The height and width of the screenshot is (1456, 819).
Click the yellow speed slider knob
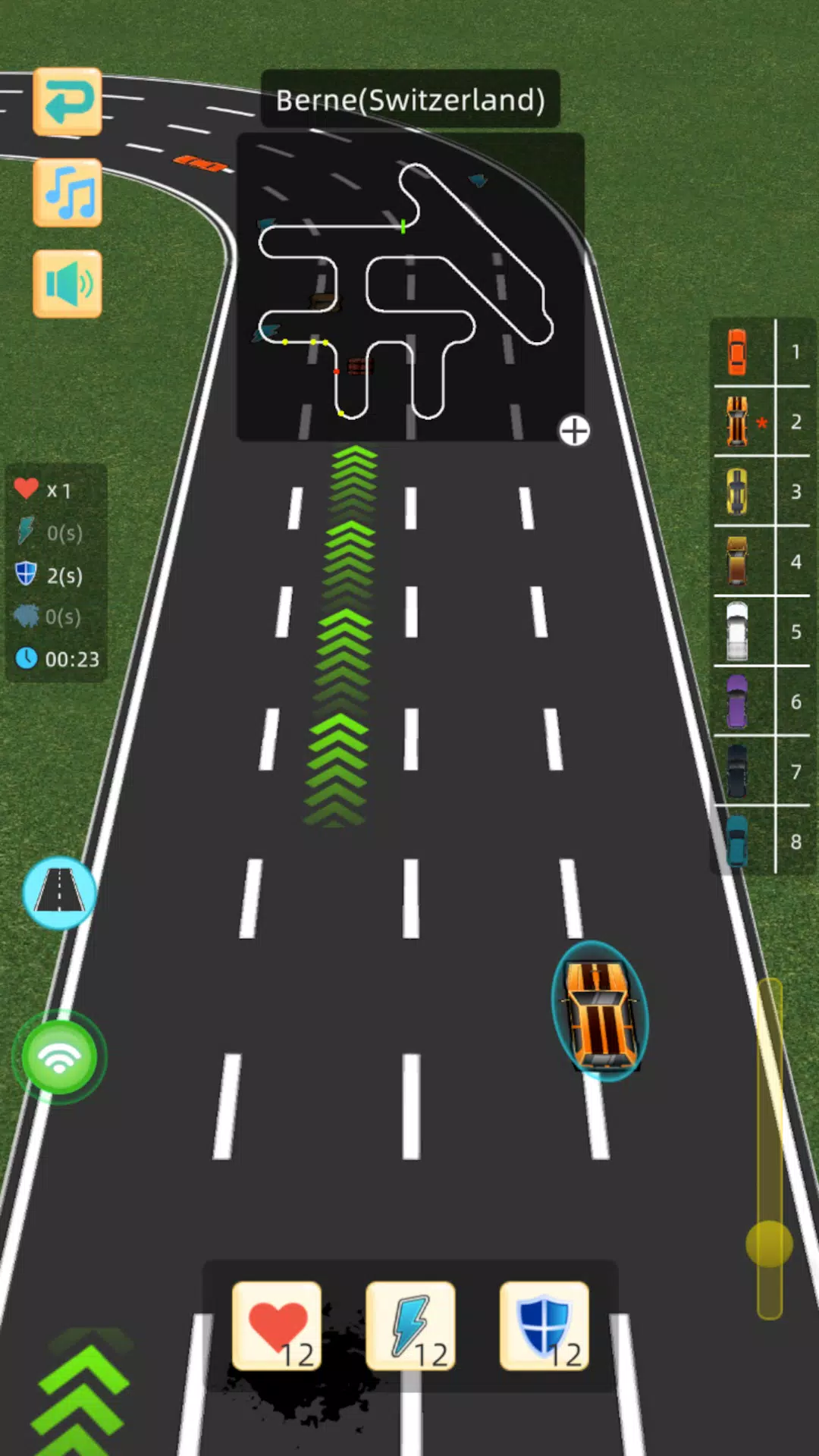point(769,1244)
